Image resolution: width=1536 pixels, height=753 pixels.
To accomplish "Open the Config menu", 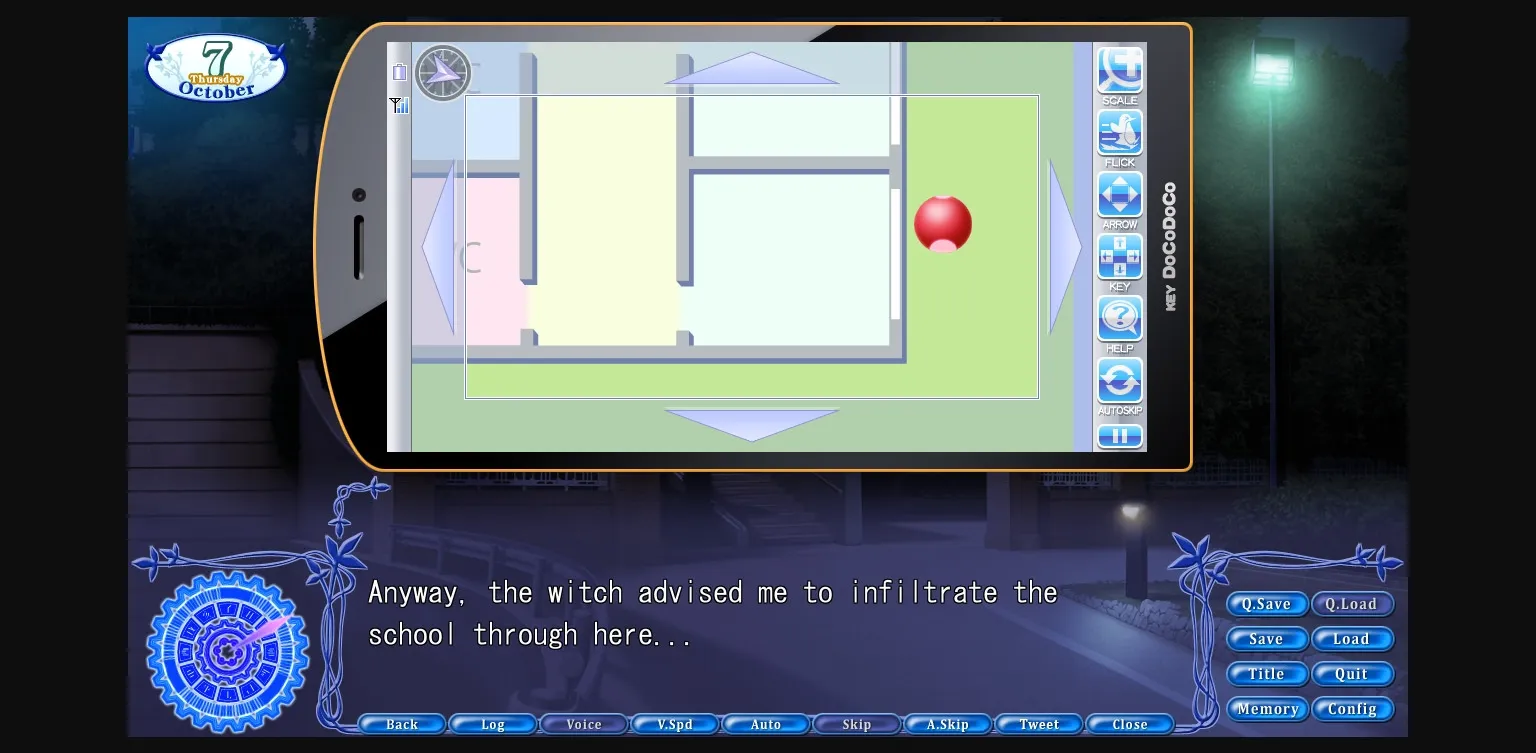I will point(1353,709).
